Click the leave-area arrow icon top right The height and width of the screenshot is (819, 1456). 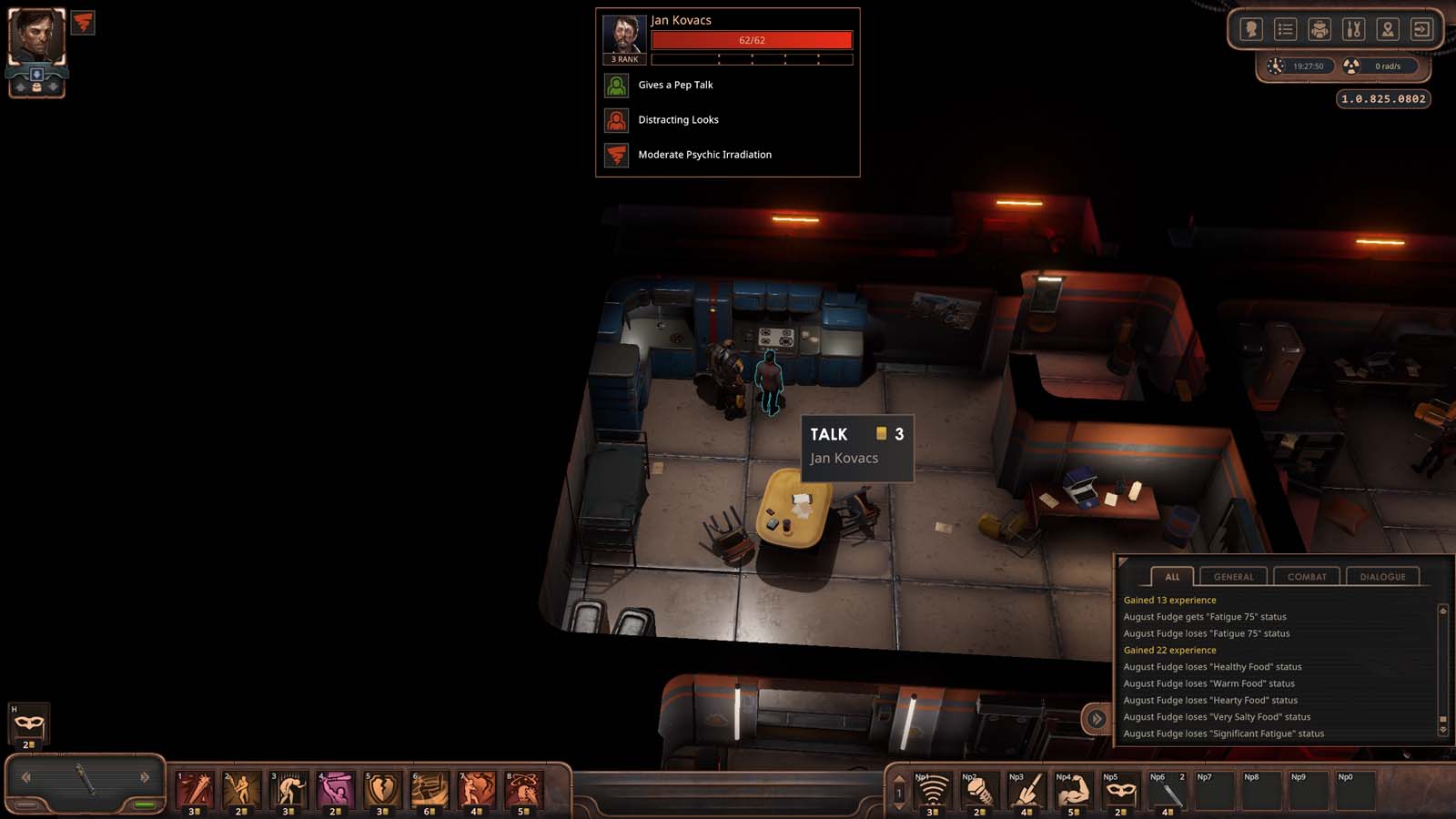1421,28
